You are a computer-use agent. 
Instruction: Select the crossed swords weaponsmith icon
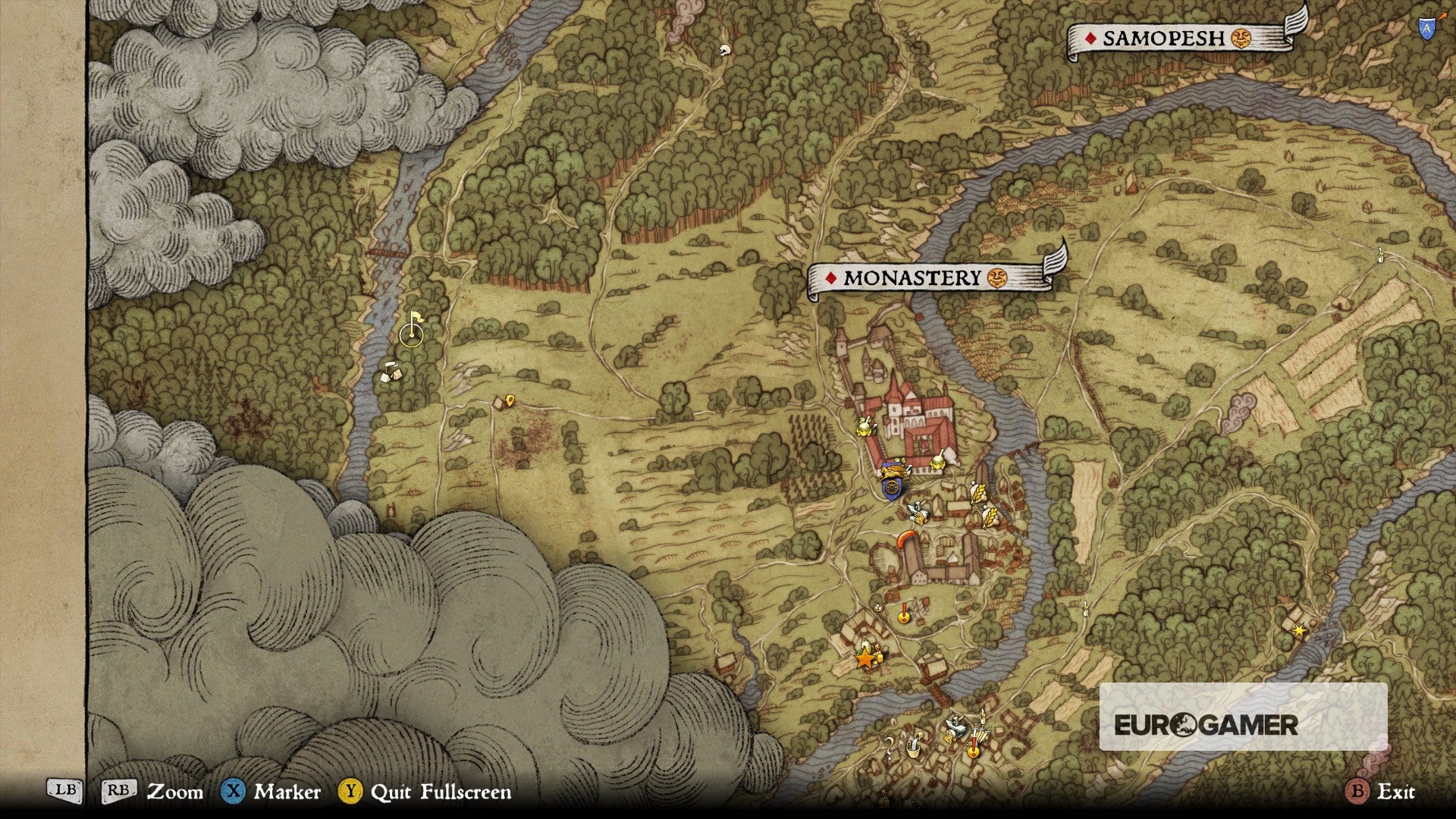point(979,732)
